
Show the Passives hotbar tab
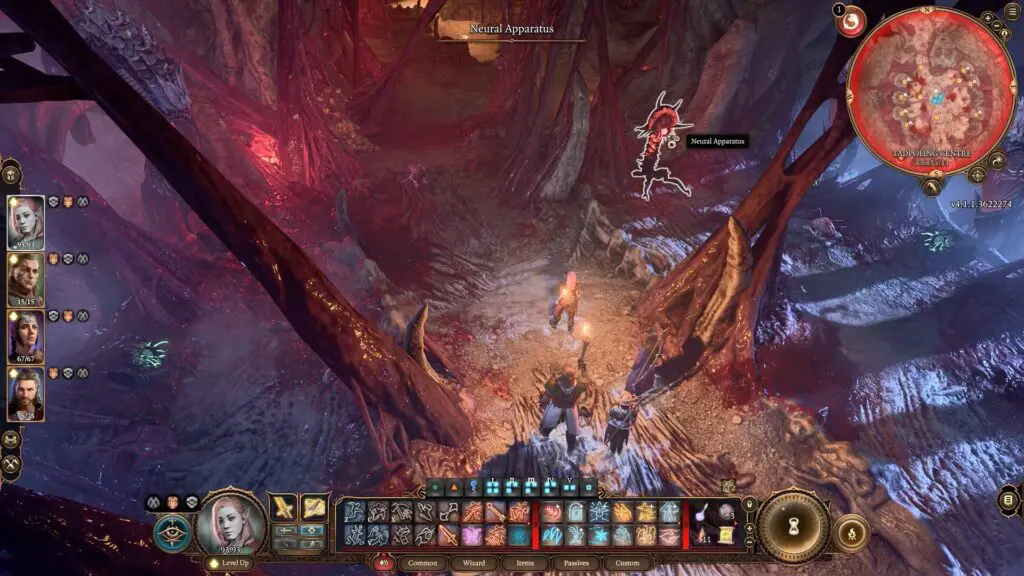click(x=576, y=563)
